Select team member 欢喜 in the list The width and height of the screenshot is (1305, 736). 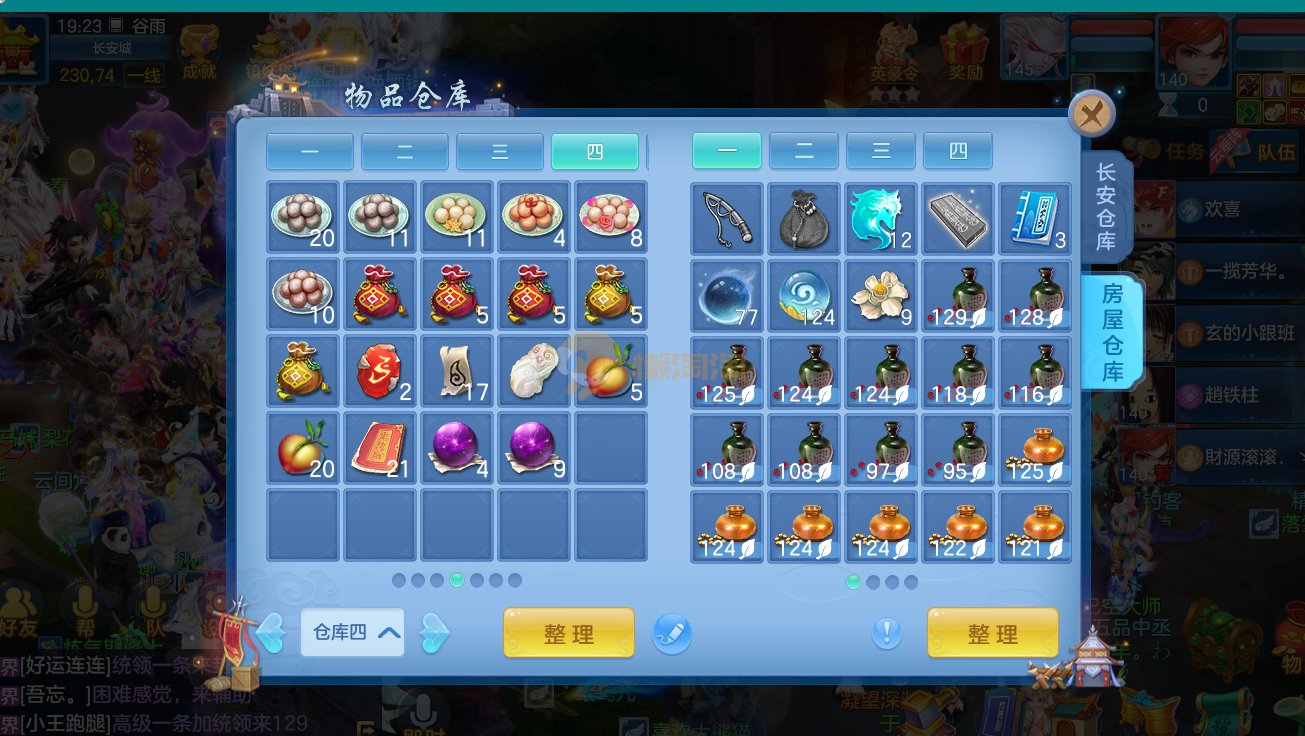tap(1222, 210)
